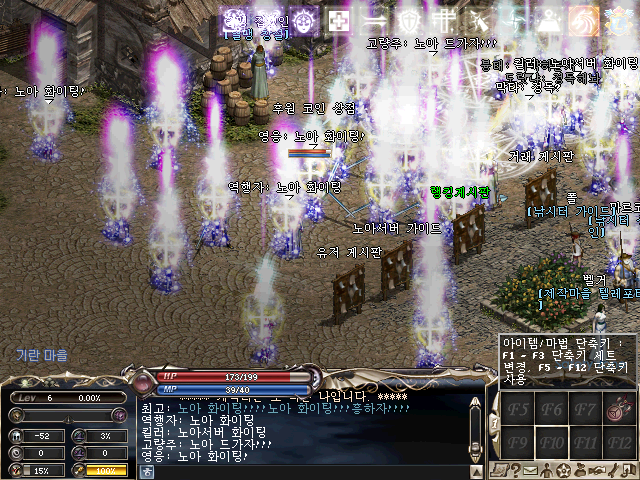The image size is (640, 480).
Task: Select the F11 shortcut slot
Action: (x=586, y=441)
